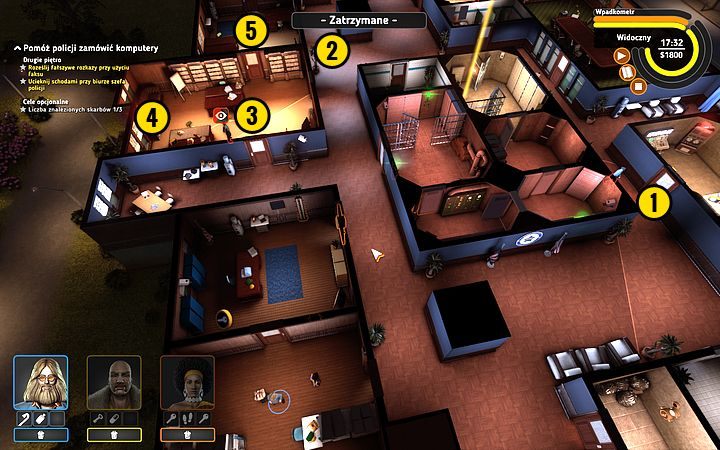Use the crowbar tool of first character

point(23,418)
